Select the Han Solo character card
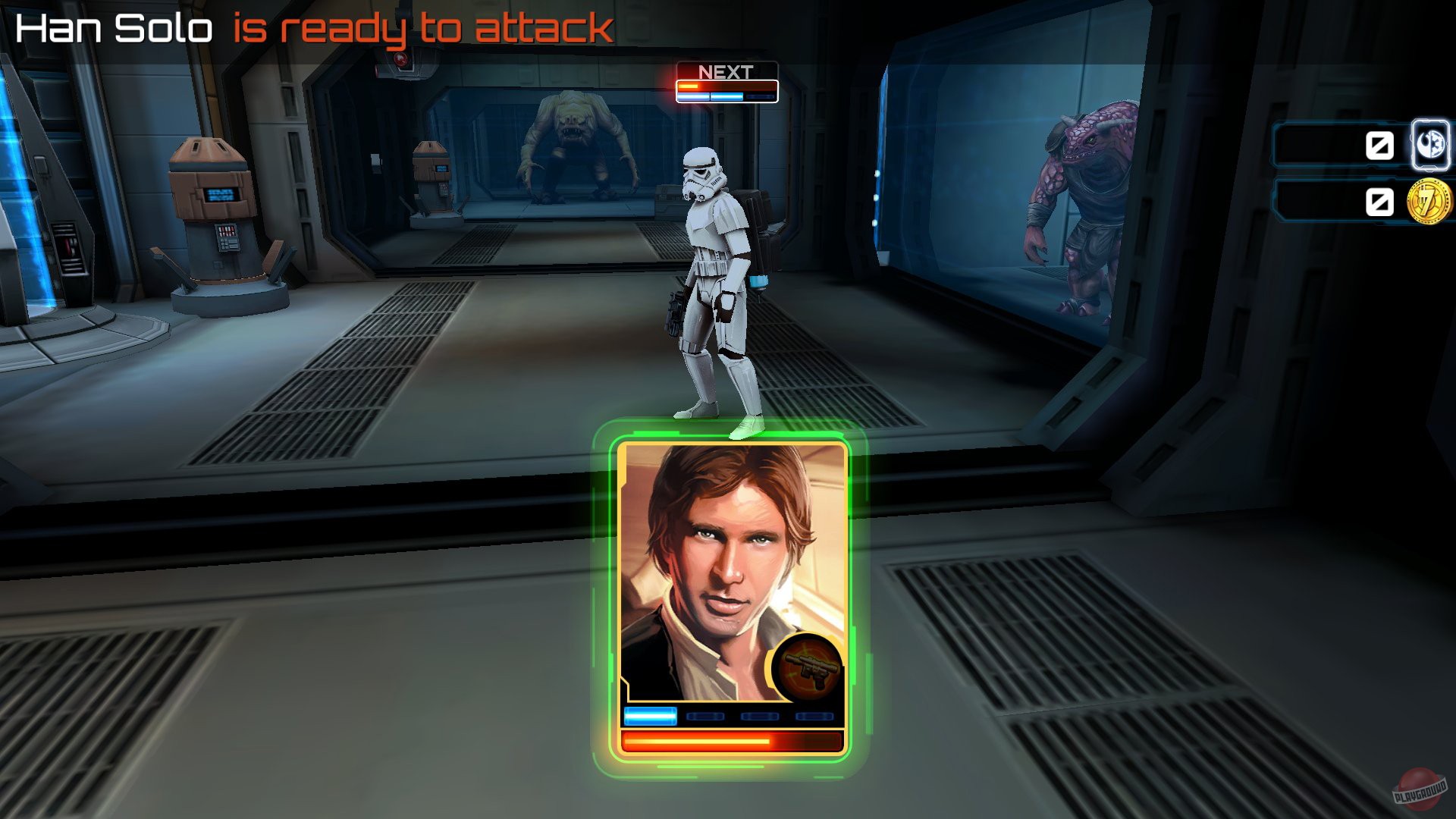Image resolution: width=1456 pixels, height=819 pixels. click(x=732, y=569)
